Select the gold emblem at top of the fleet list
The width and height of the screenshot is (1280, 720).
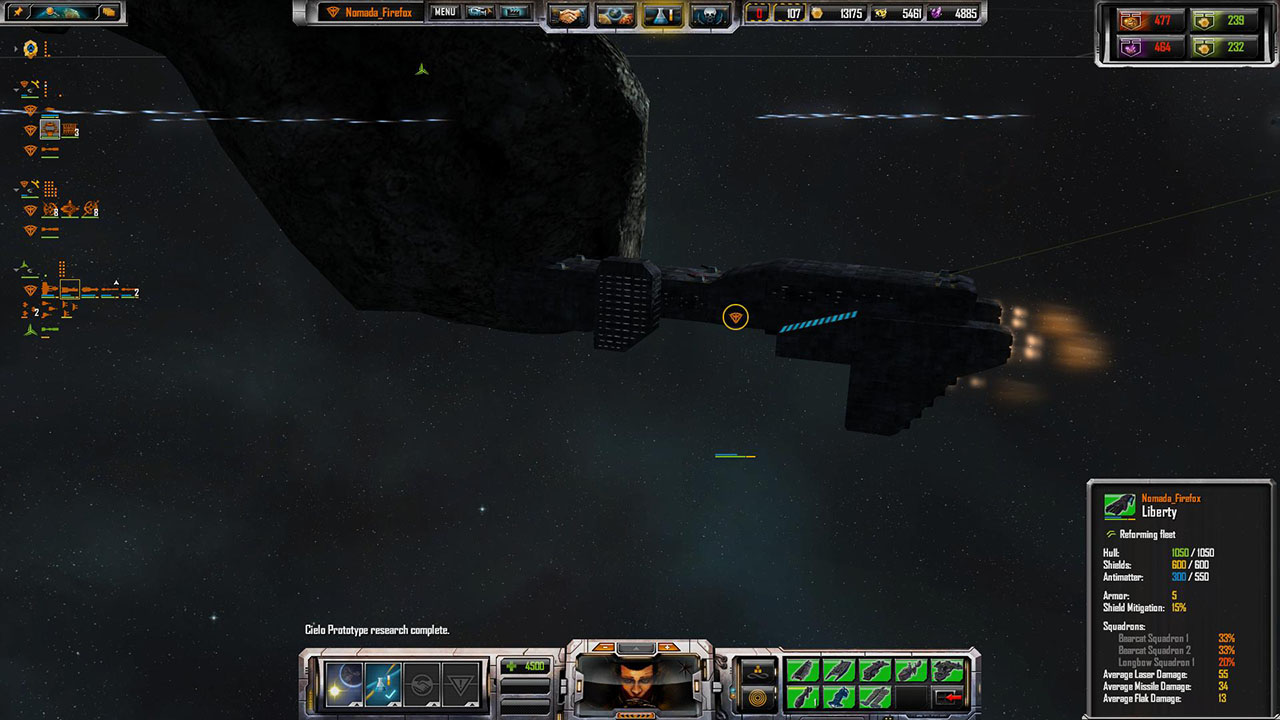click(31, 48)
